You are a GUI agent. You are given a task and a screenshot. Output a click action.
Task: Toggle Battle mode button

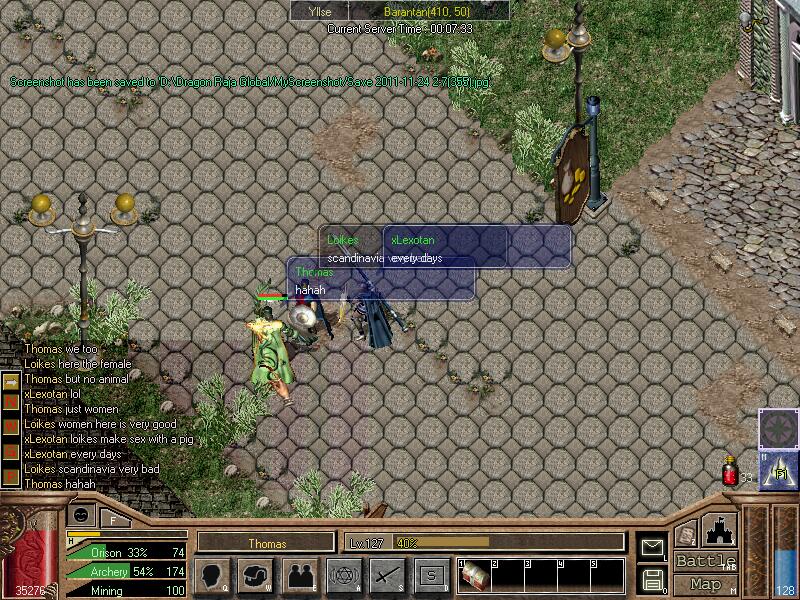(706, 561)
